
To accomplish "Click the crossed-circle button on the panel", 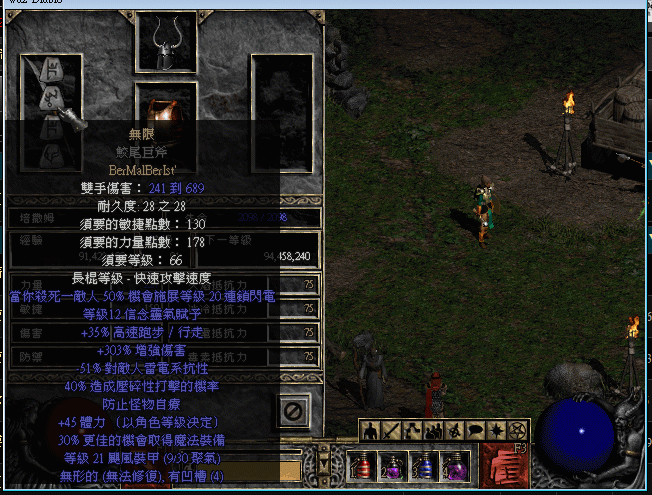I will pyautogui.click(x=293, y=411).
